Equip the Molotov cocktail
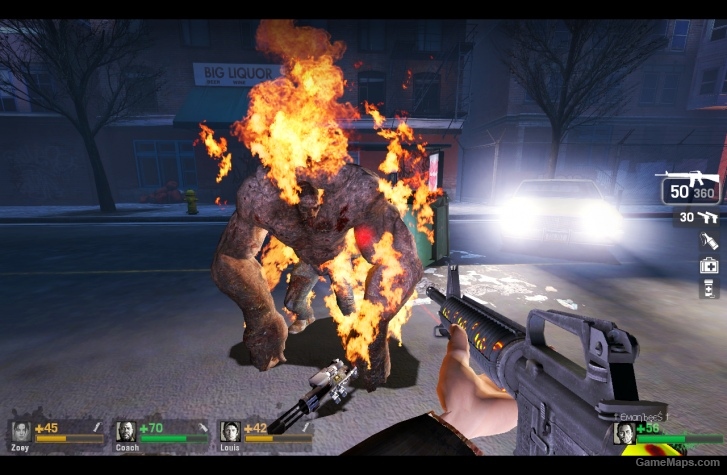 (707, 241)
